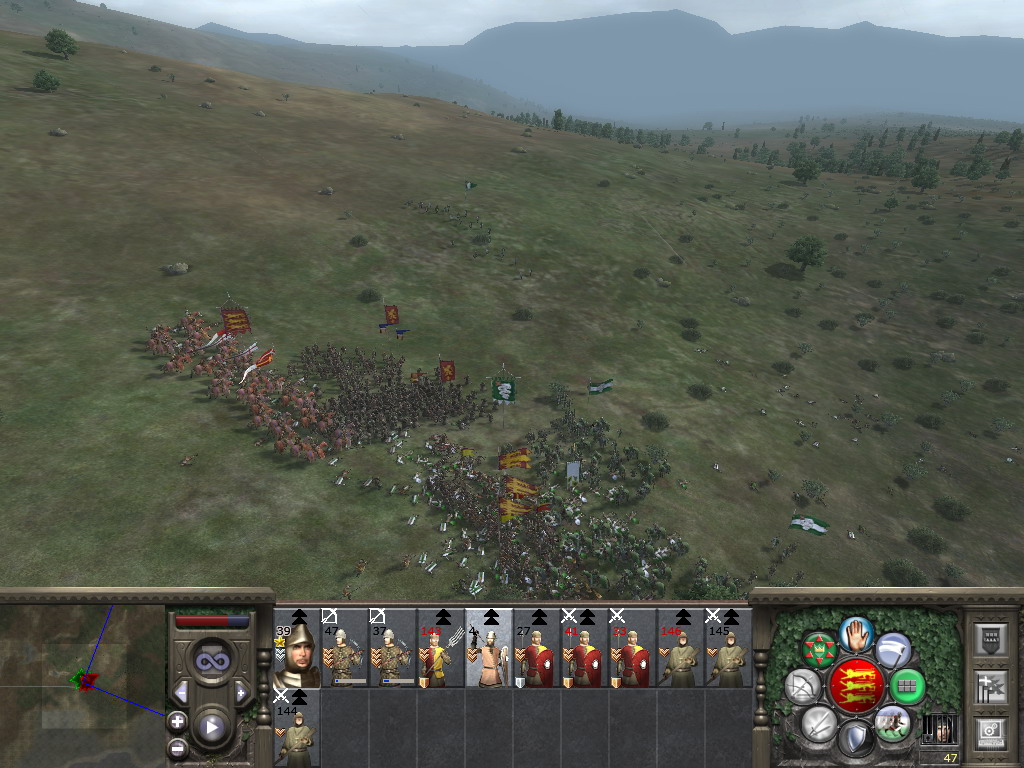
Task: Select the archer unit card showing 47
Action: (x=344, y=649)
